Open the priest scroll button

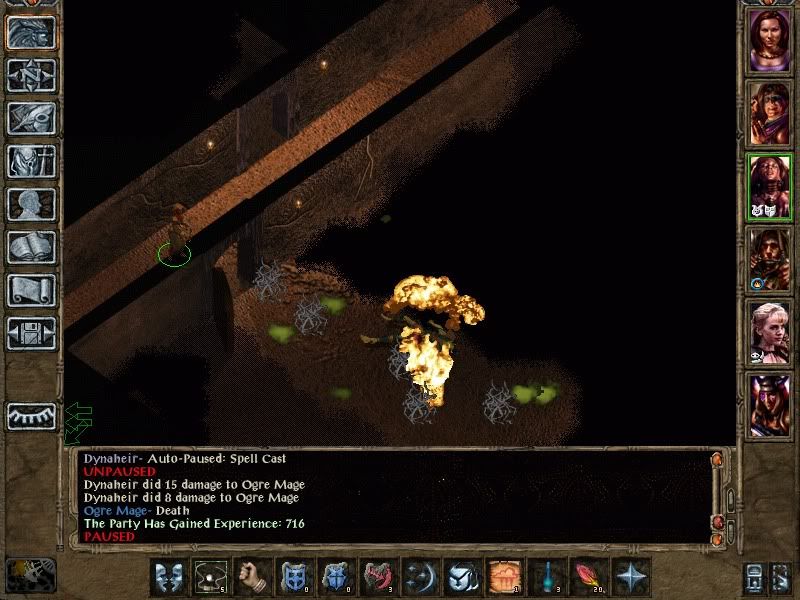[31, 290]
